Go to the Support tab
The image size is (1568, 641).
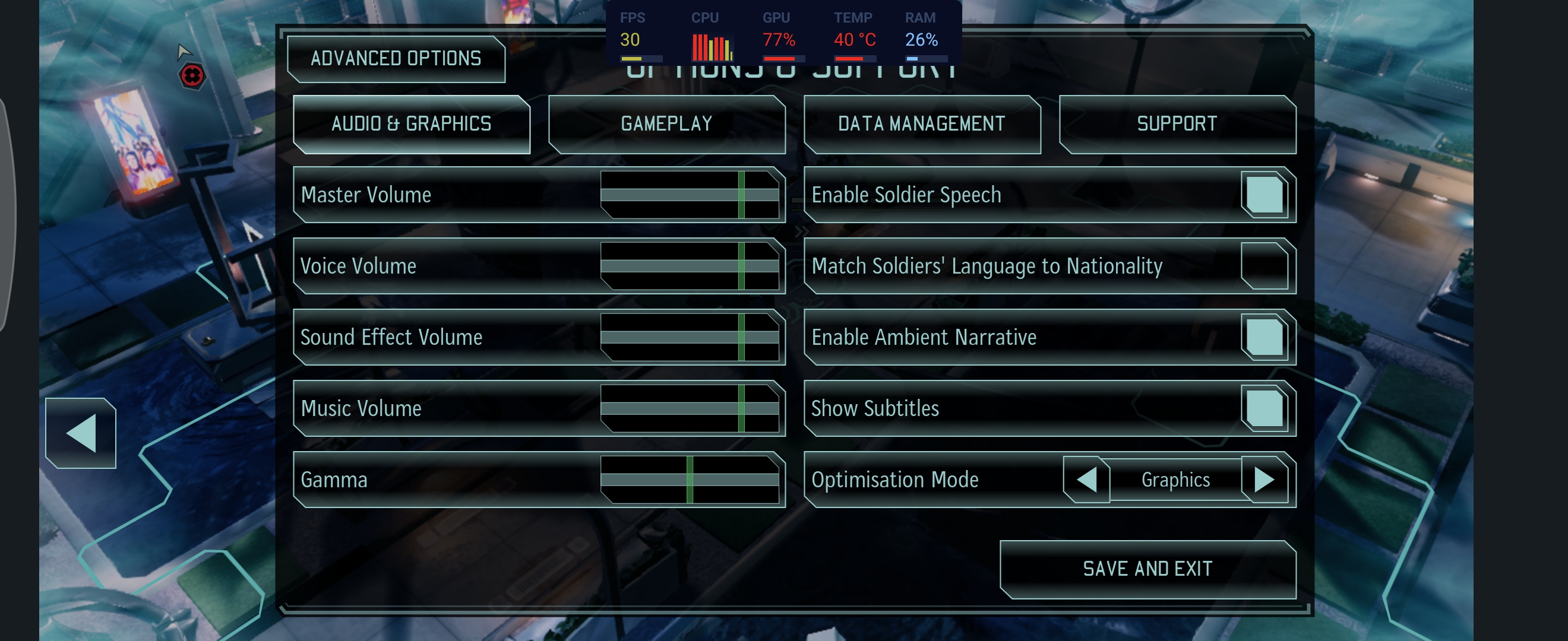coord(1177,124)
